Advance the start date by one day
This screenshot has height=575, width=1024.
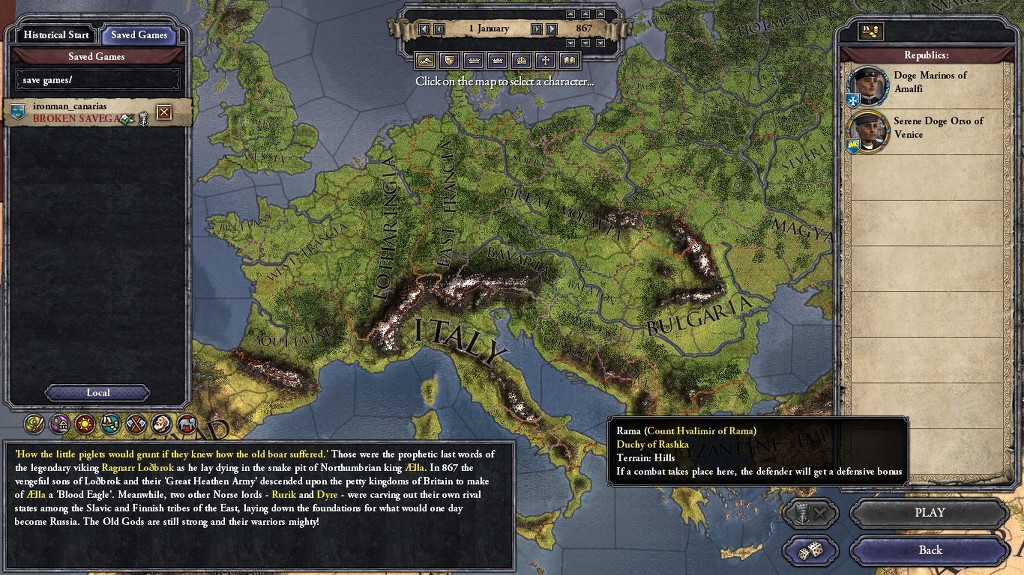click(537, 29)
